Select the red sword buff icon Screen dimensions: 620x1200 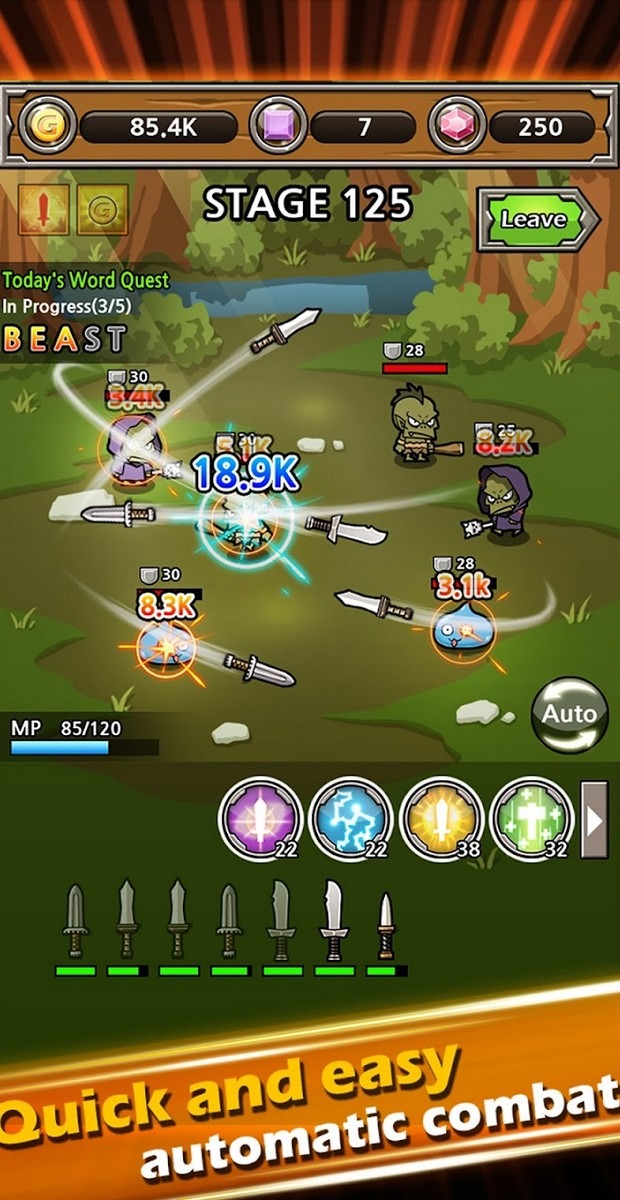point(44,210)
